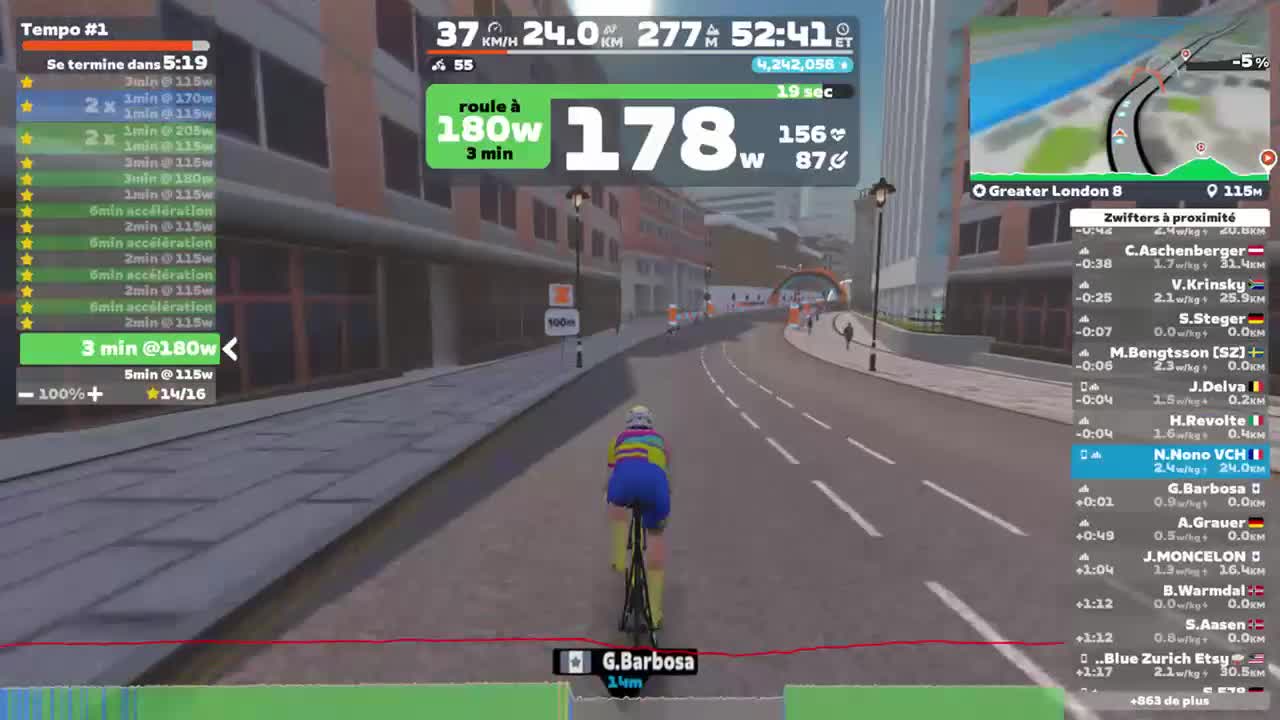
Task: Expand rider list via +863 de plus
Action: [1170, 701]
